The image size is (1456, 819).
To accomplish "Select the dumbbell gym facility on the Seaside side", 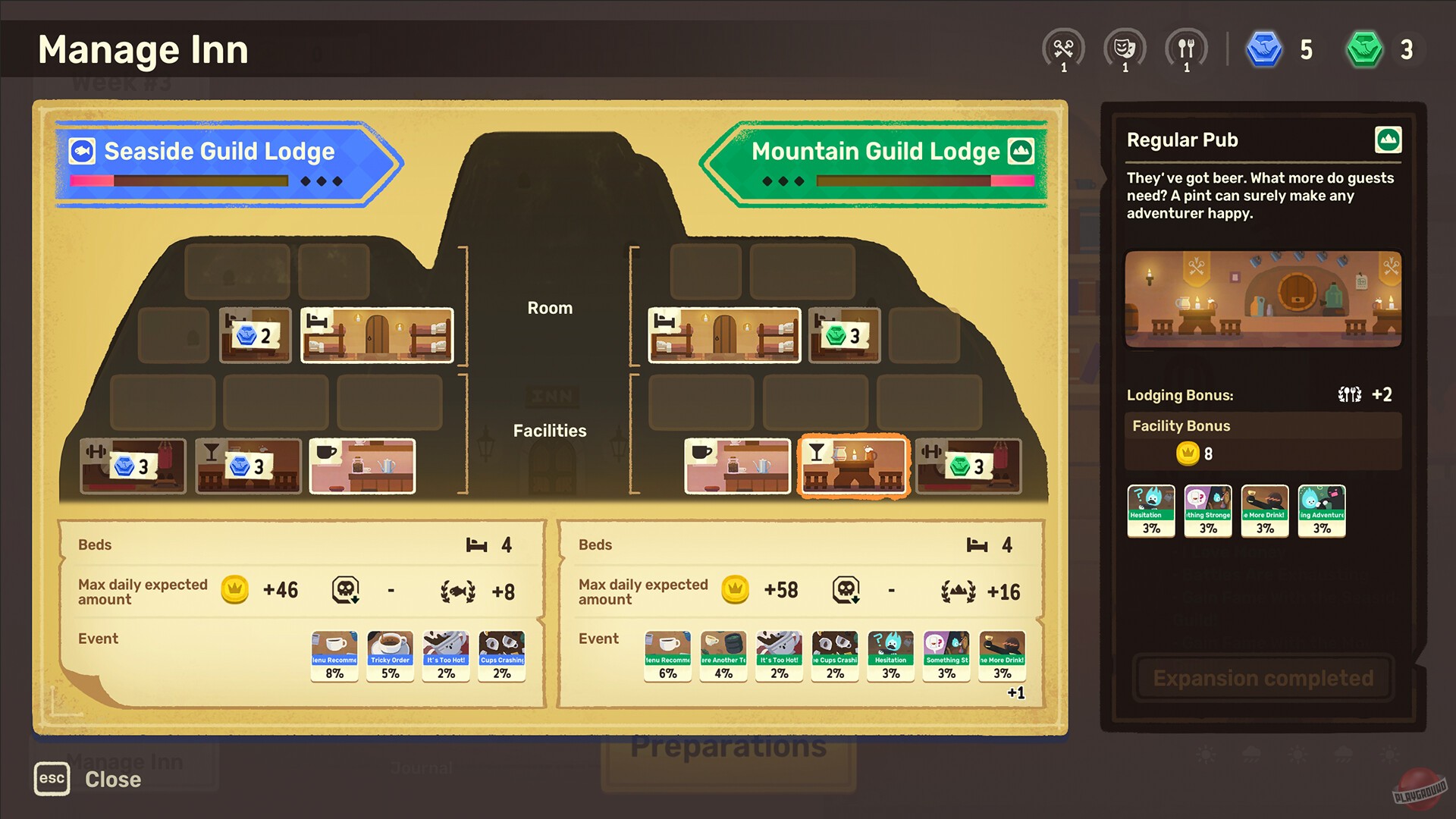I will pos(133,466).
